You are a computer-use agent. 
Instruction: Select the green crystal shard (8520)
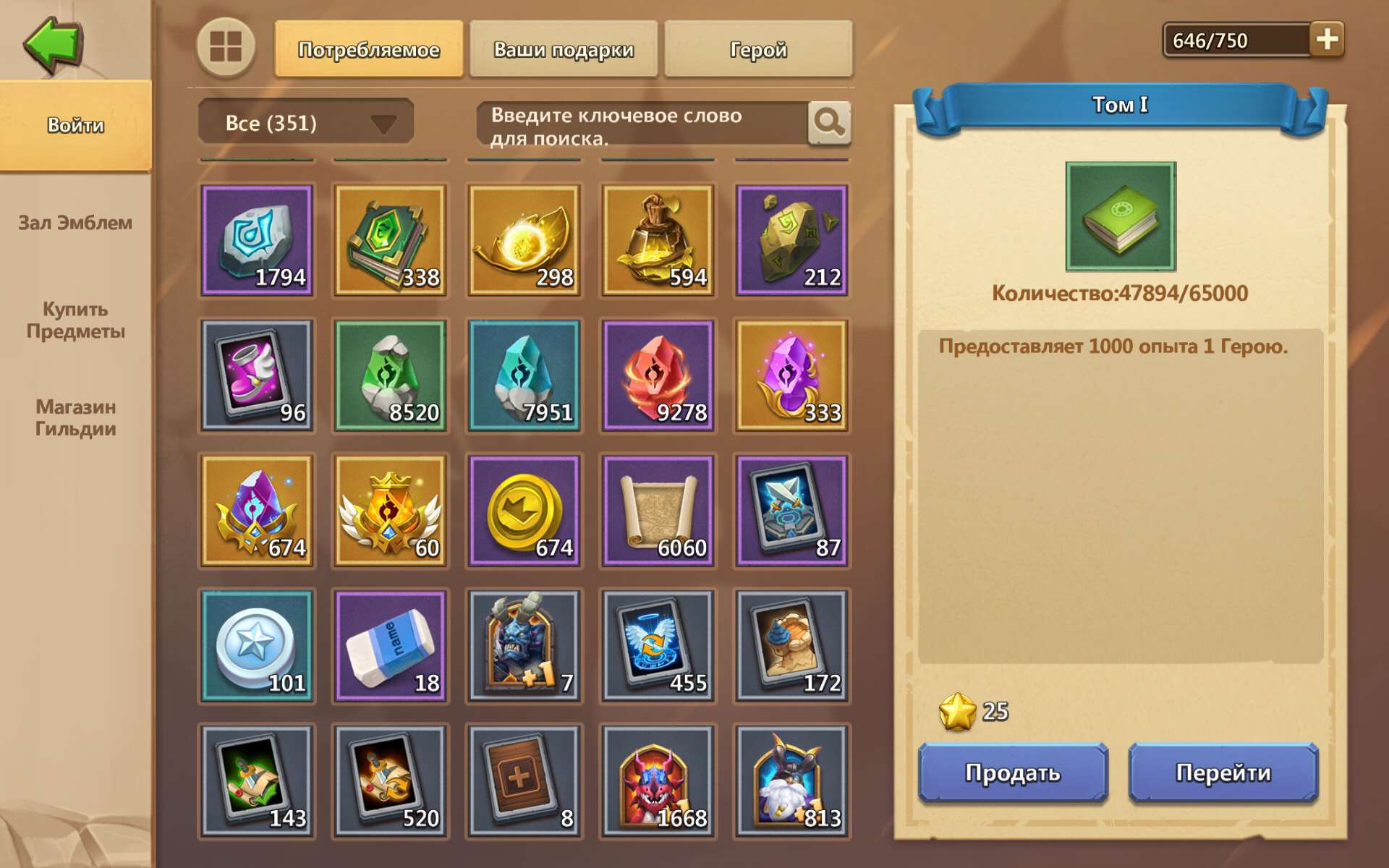point(391,374)
